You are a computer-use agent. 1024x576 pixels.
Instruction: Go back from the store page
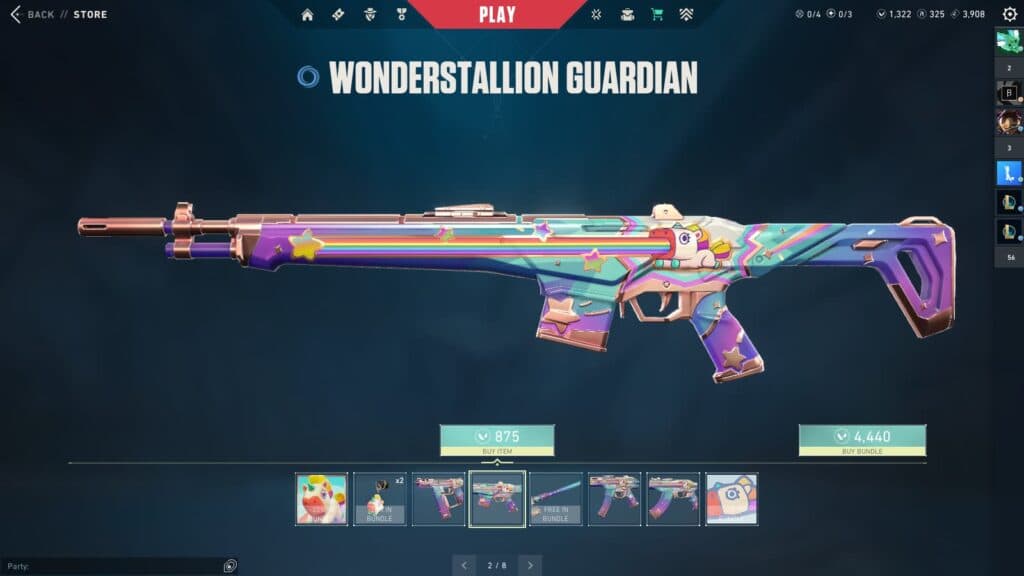pyautogui.click(x=32, y=14)
